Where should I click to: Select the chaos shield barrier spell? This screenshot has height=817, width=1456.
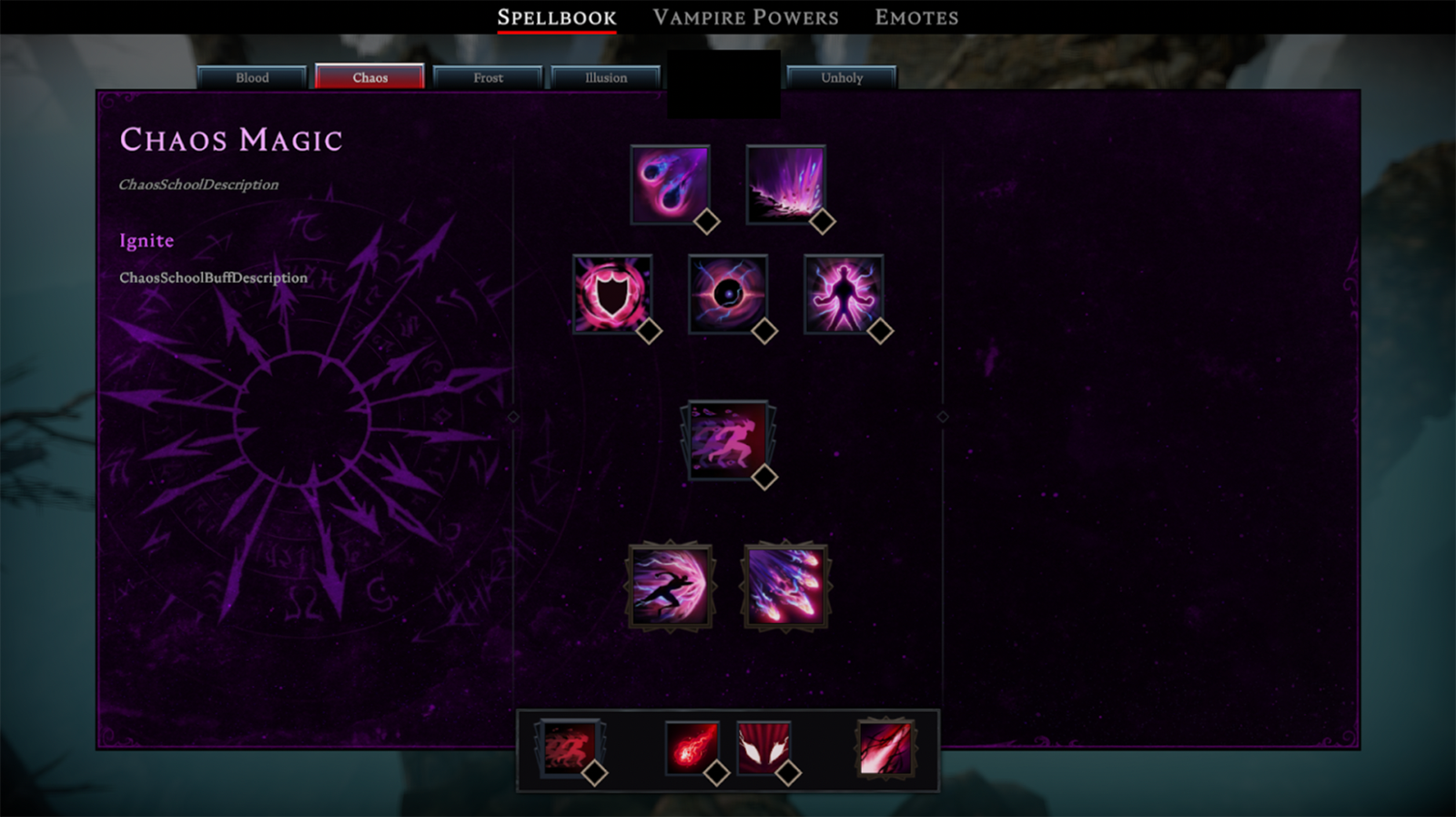(612, 294)
